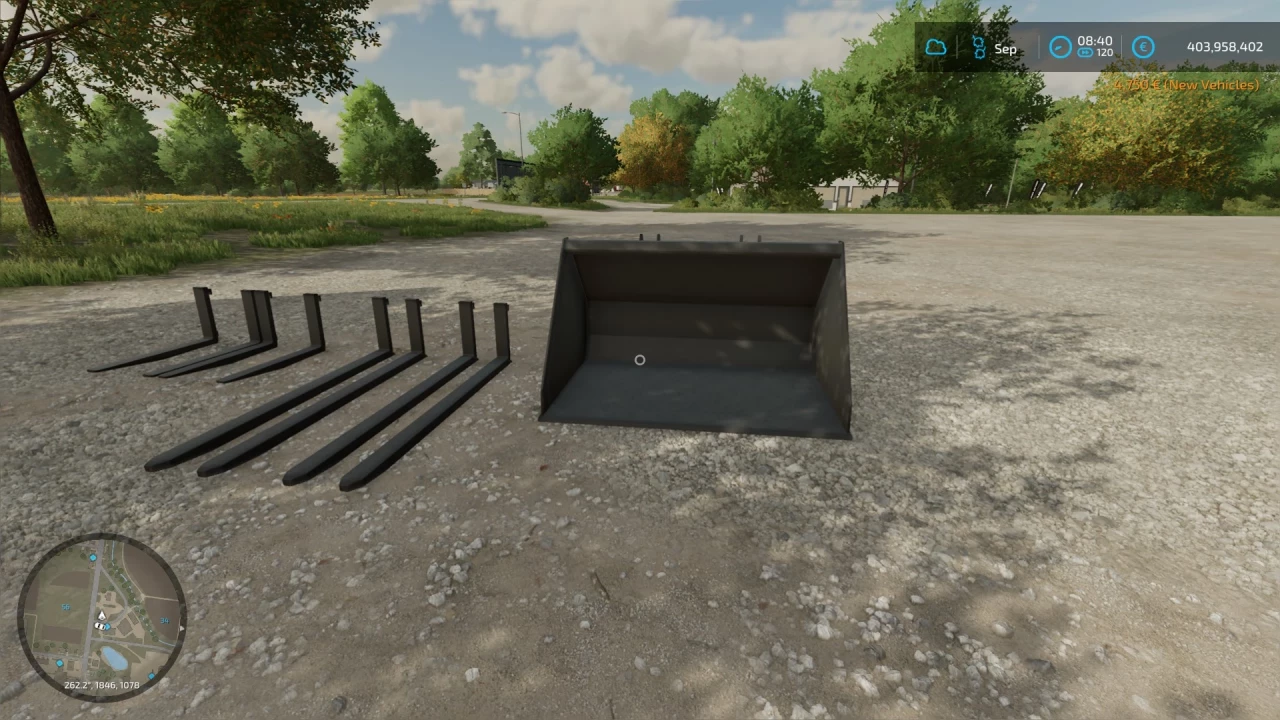Image resolution: width=1280 pixels, height=720 pixels.
Task: Click the clock time 08:40
Action: 1094,40
